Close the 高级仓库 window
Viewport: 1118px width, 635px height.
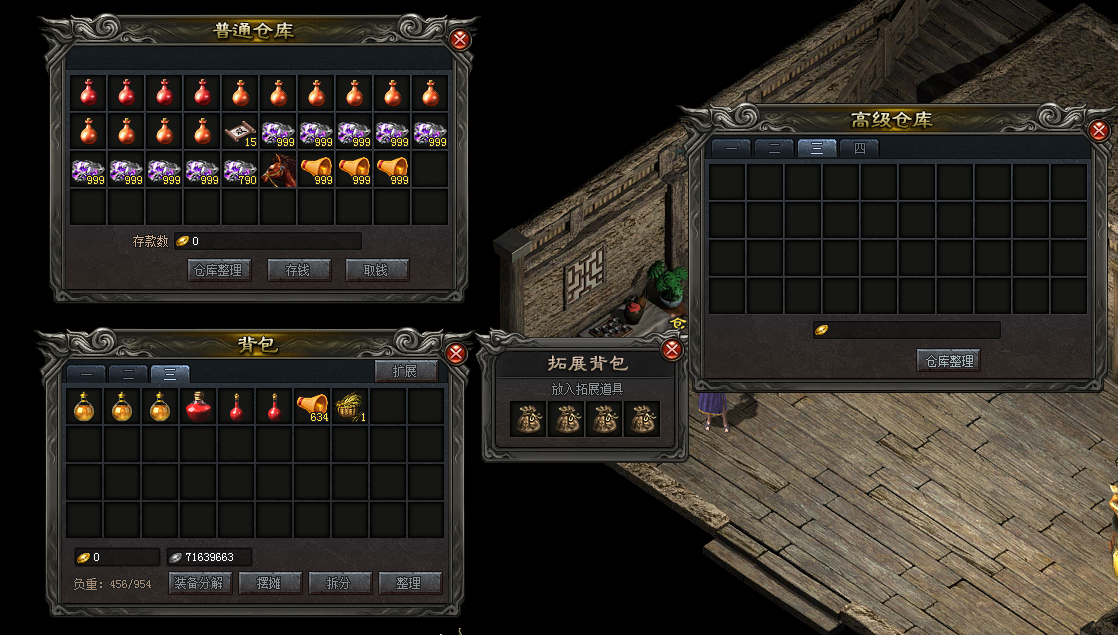click(x=1099, y=131)
